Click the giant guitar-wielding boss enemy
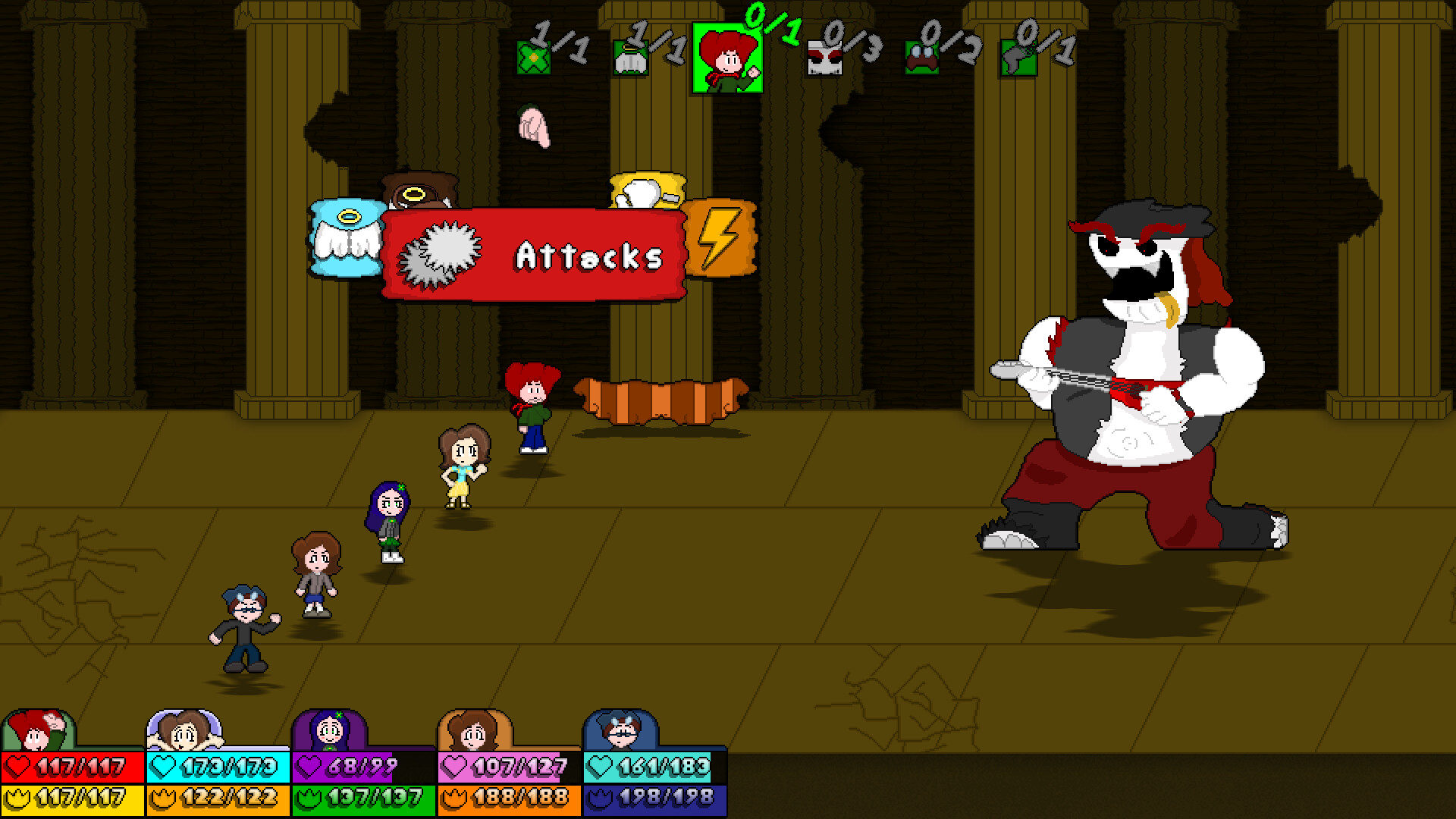Viewport: 1456px width, 819px height. [x=1137, y=379]
